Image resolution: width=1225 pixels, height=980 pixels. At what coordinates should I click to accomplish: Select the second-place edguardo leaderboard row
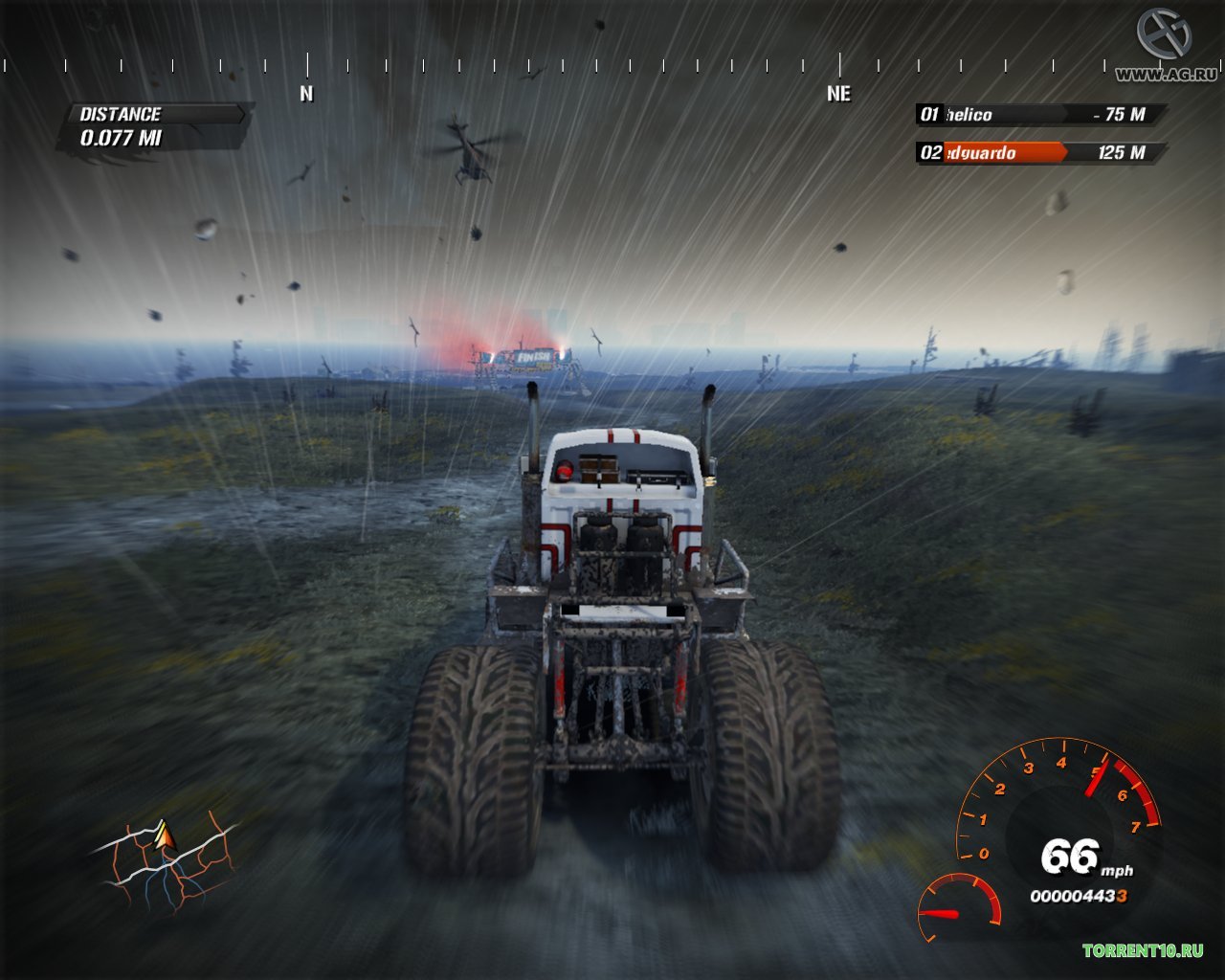coord(1039,153)
